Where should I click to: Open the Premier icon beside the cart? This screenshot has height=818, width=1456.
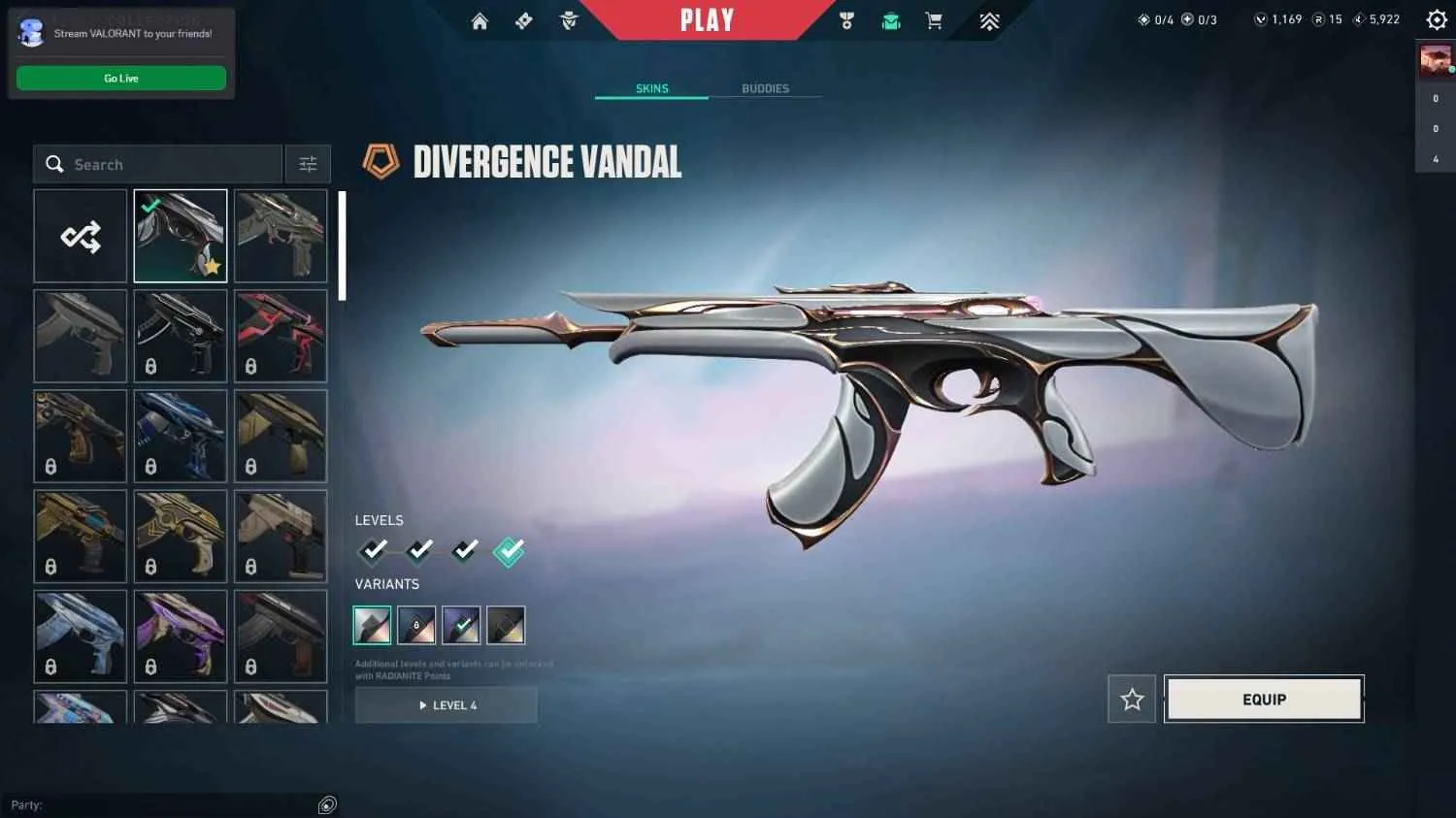[x=988, y=20]
